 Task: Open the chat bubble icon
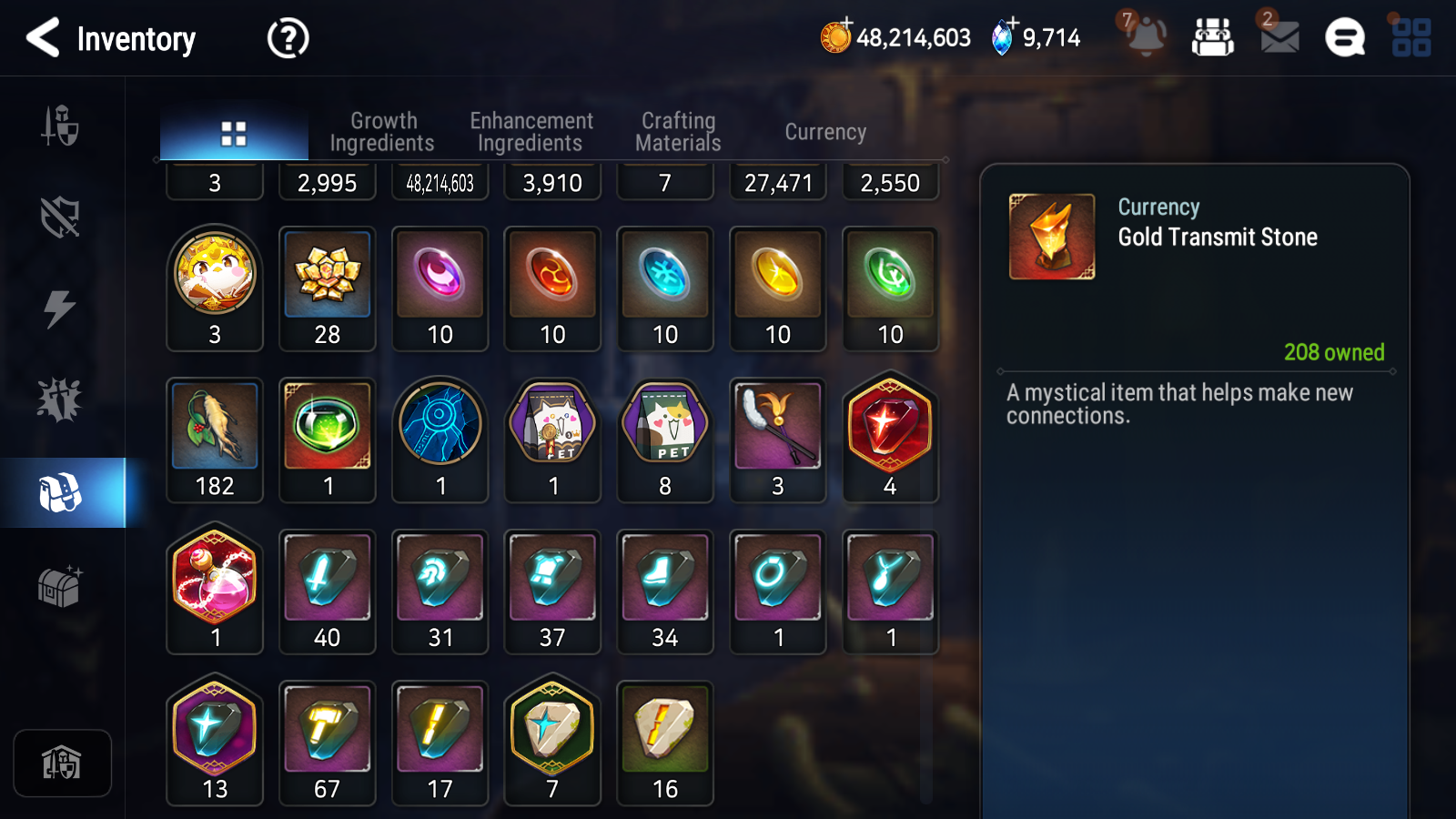1342,38
